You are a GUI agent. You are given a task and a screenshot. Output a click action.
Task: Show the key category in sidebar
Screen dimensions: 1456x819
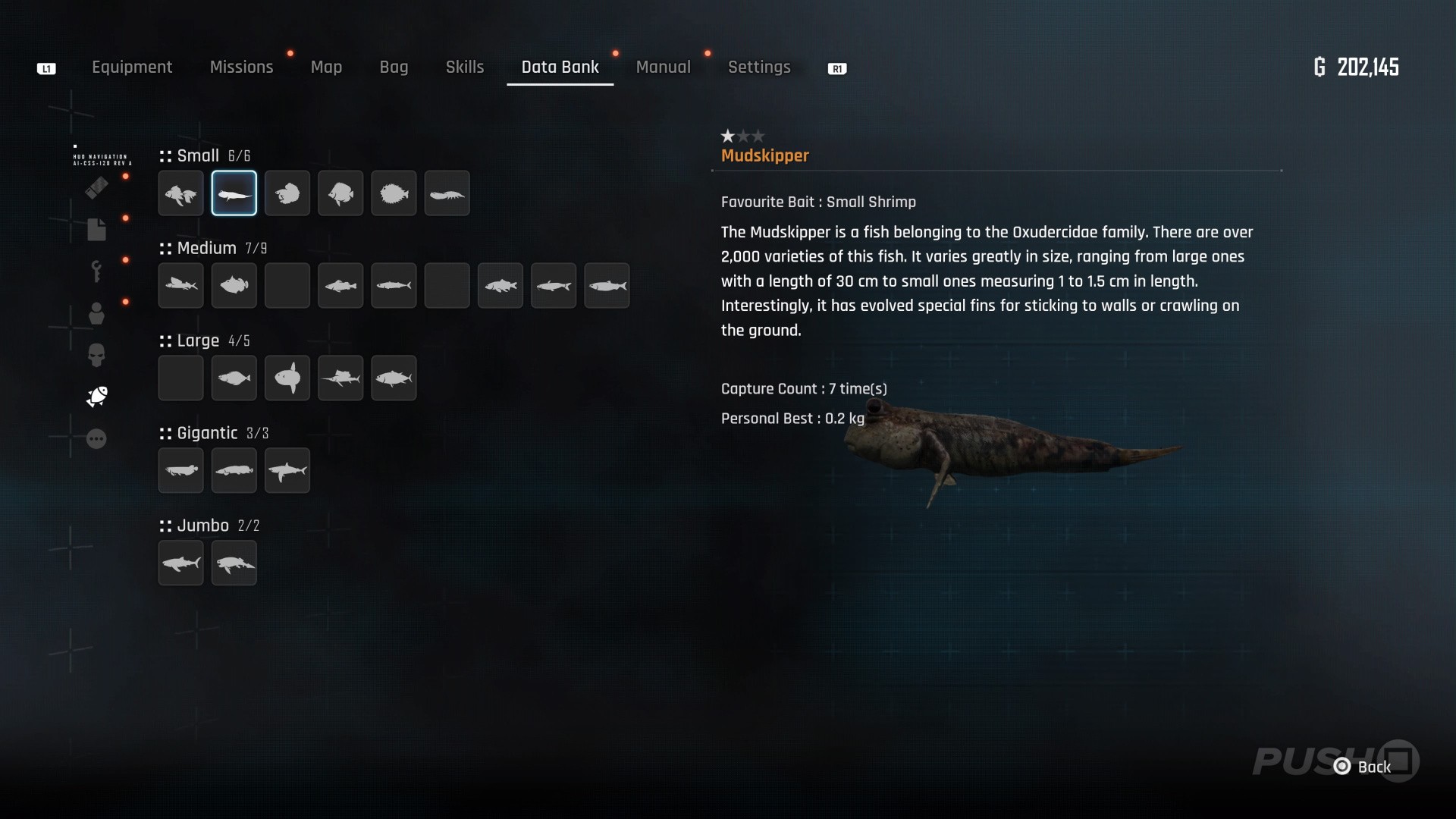[96, 271]
